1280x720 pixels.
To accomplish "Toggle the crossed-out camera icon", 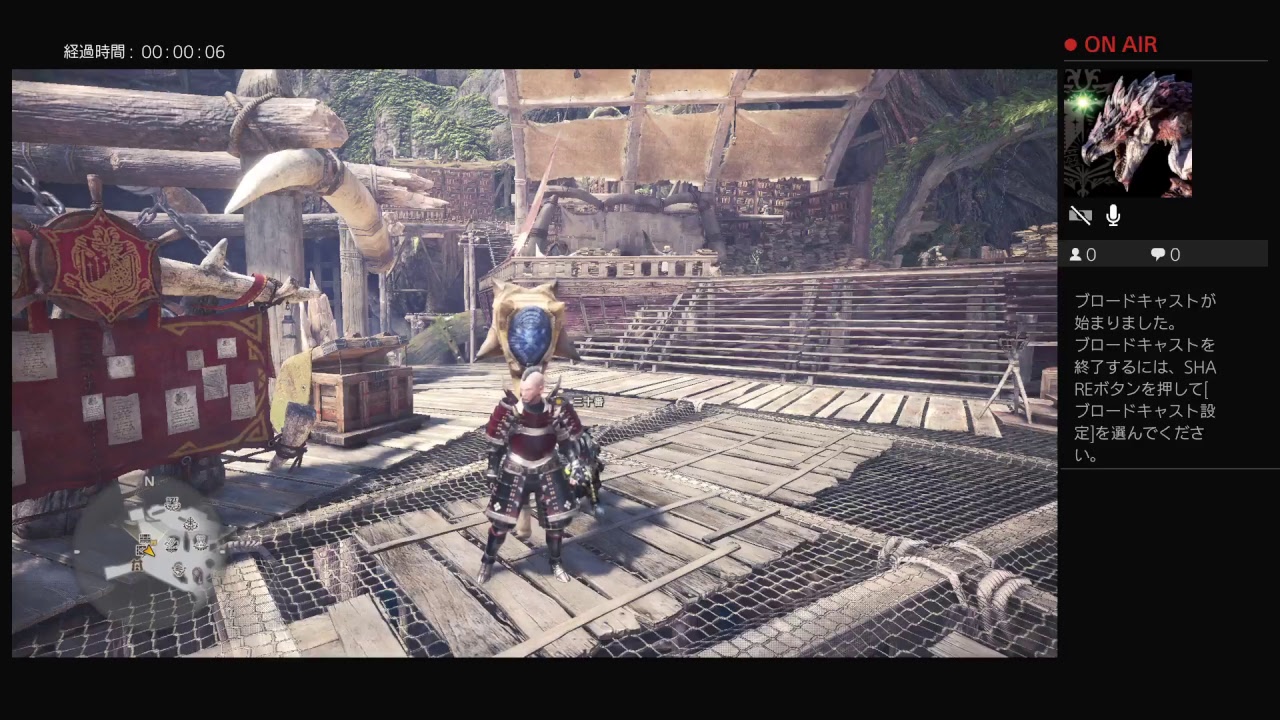I will coord(1080,215).
